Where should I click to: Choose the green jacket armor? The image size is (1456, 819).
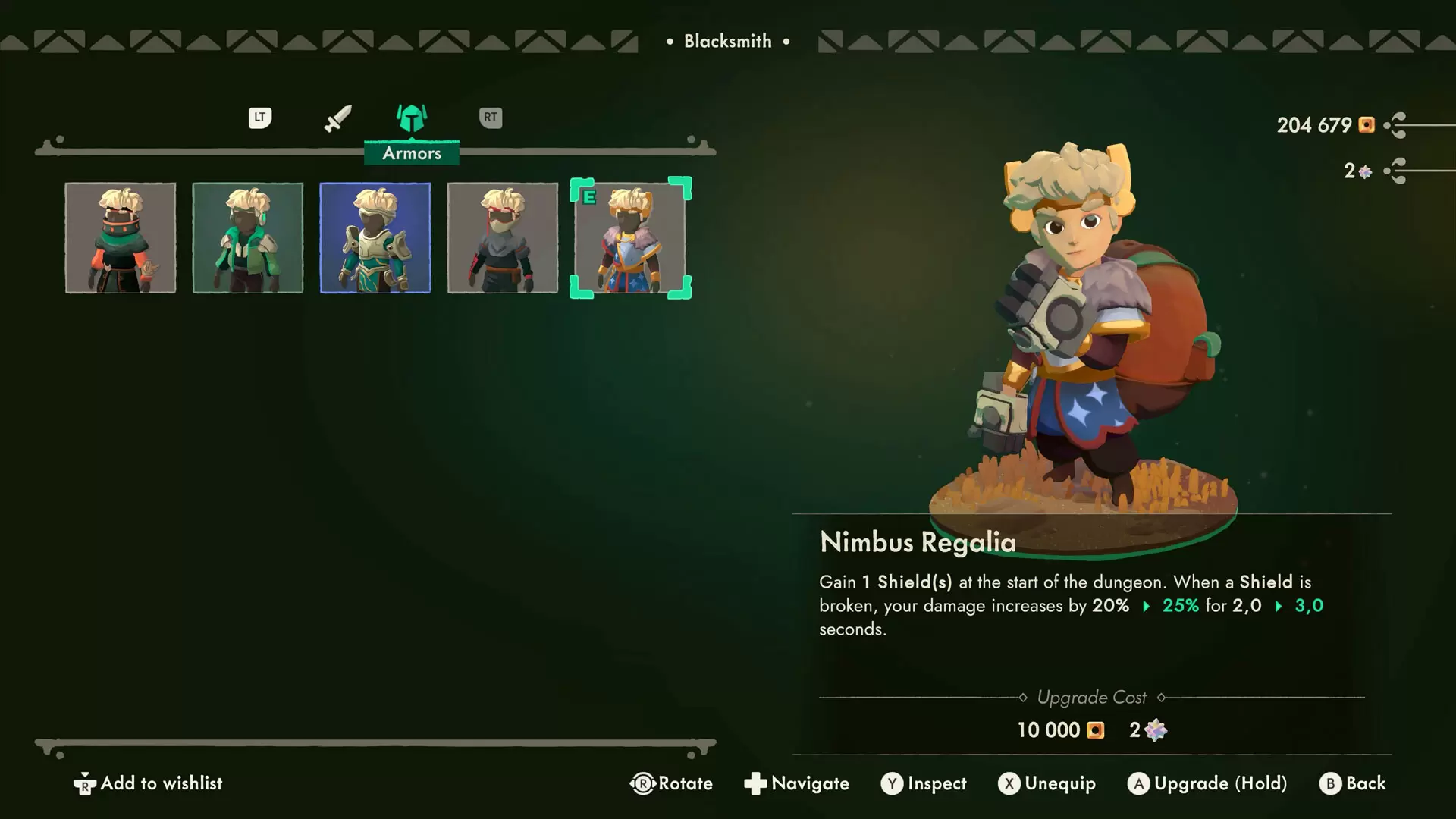point(248,237)
